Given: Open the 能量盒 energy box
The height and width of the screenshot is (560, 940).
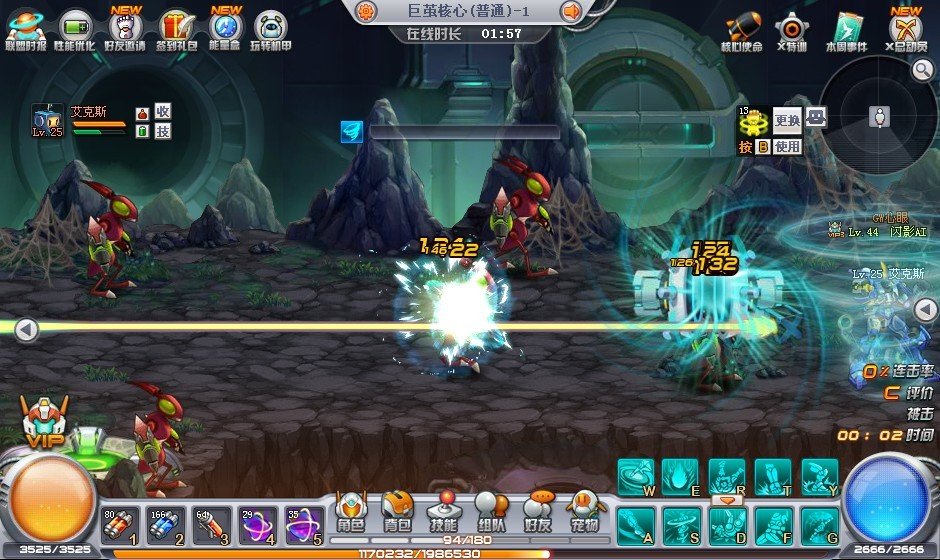Looking at the screenshot, I should (x=226, y=28).
